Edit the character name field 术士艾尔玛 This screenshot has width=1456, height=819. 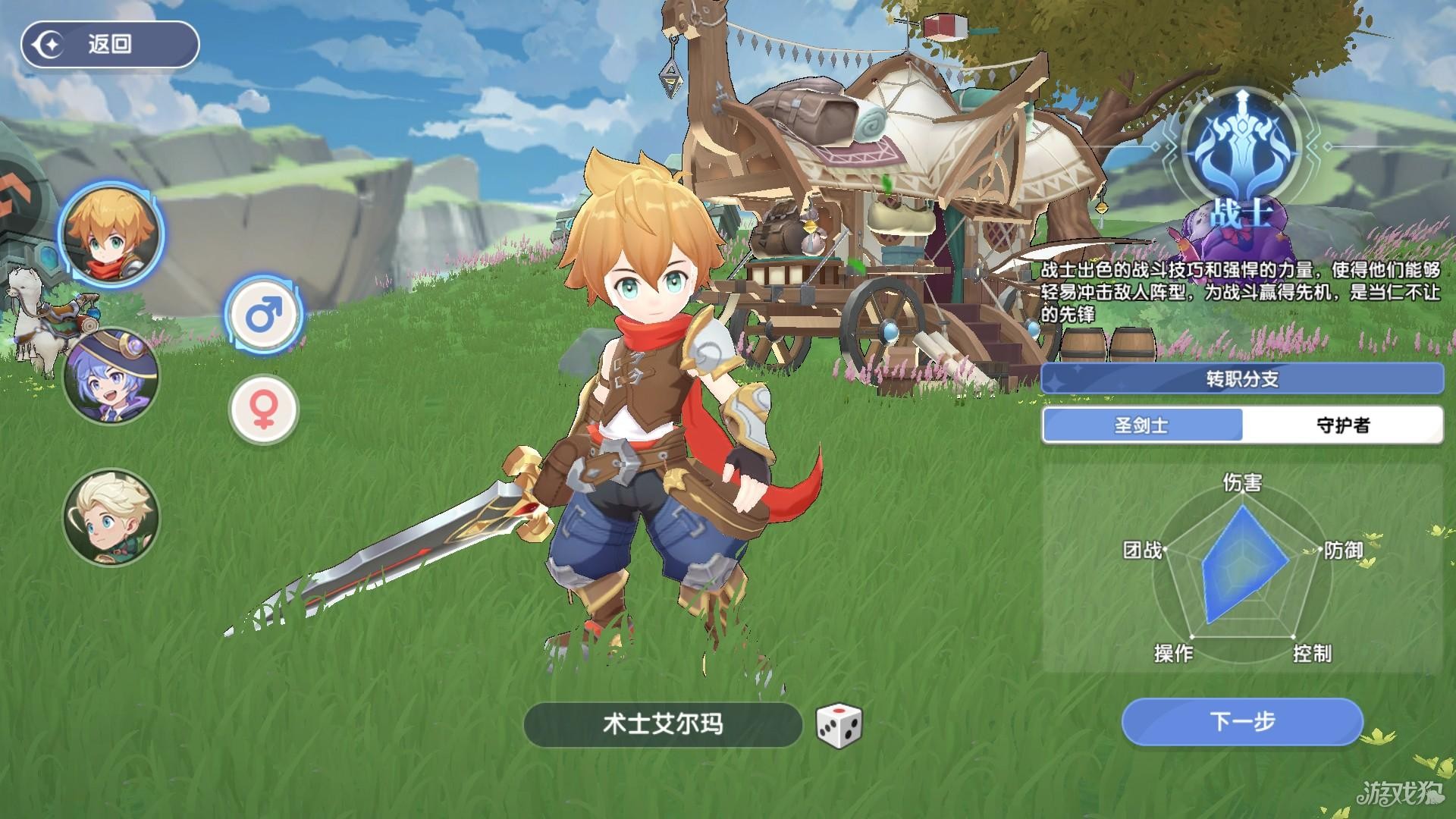pos(662,725)
